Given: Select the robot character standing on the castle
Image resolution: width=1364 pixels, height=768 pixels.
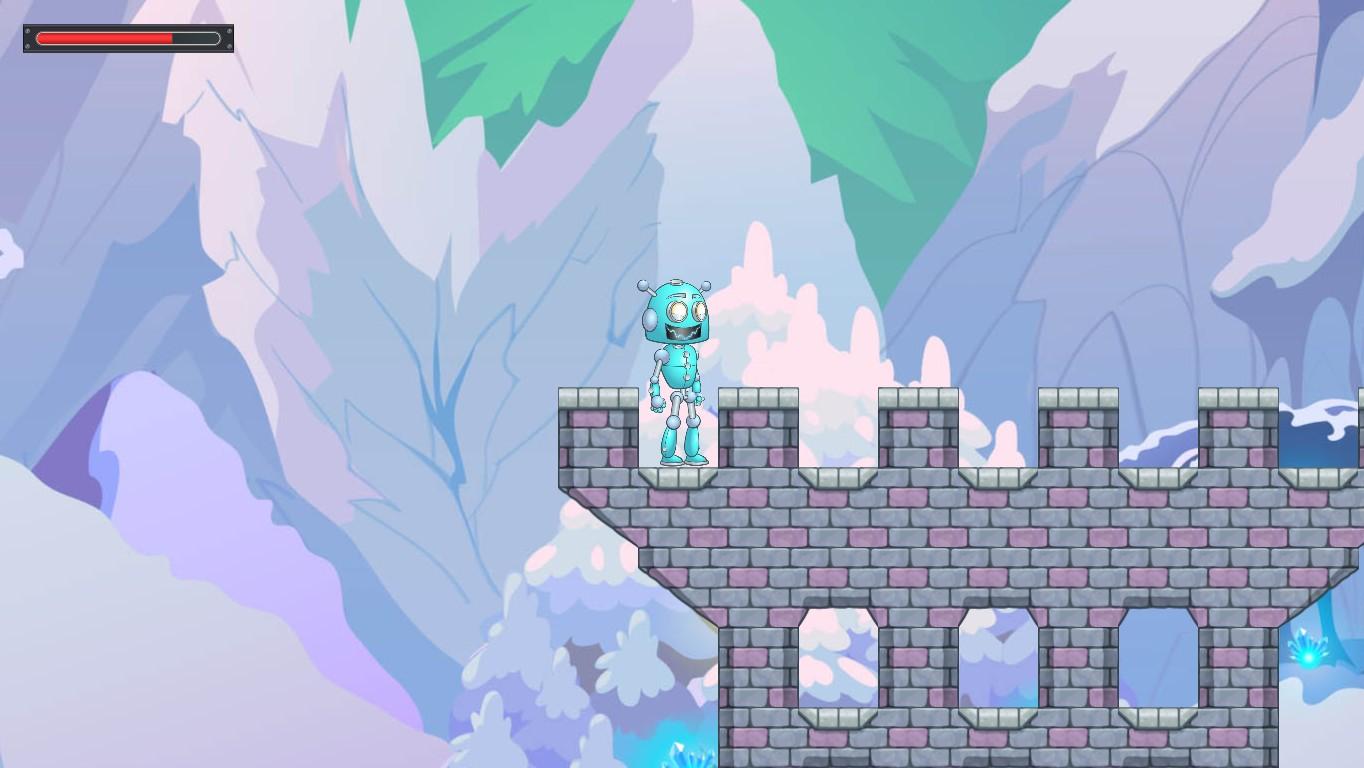Looking at the screenshot, I should (x=678, y=370).
